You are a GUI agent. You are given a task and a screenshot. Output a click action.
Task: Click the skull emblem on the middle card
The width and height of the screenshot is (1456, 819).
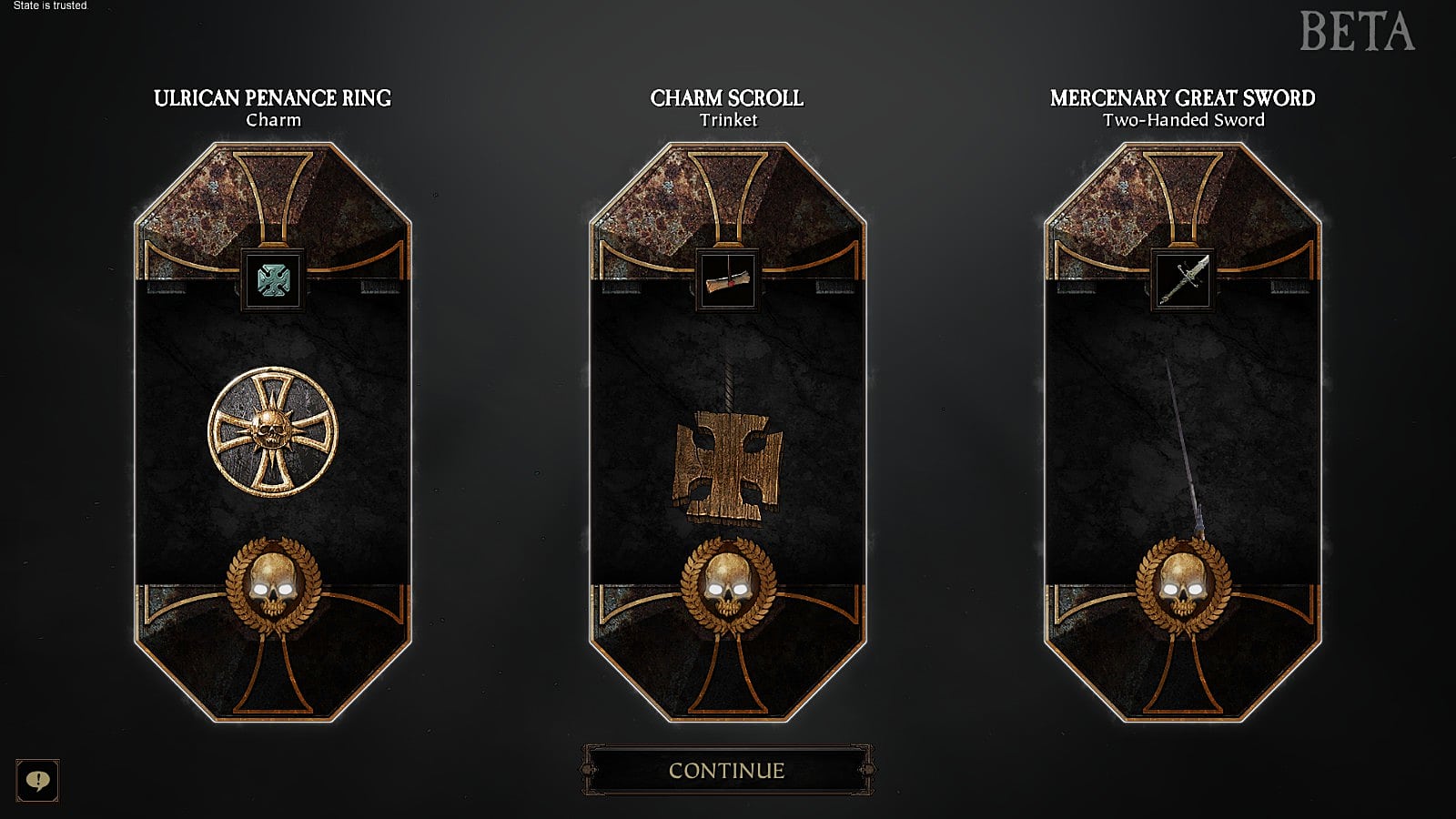click(x=728, y=584)
